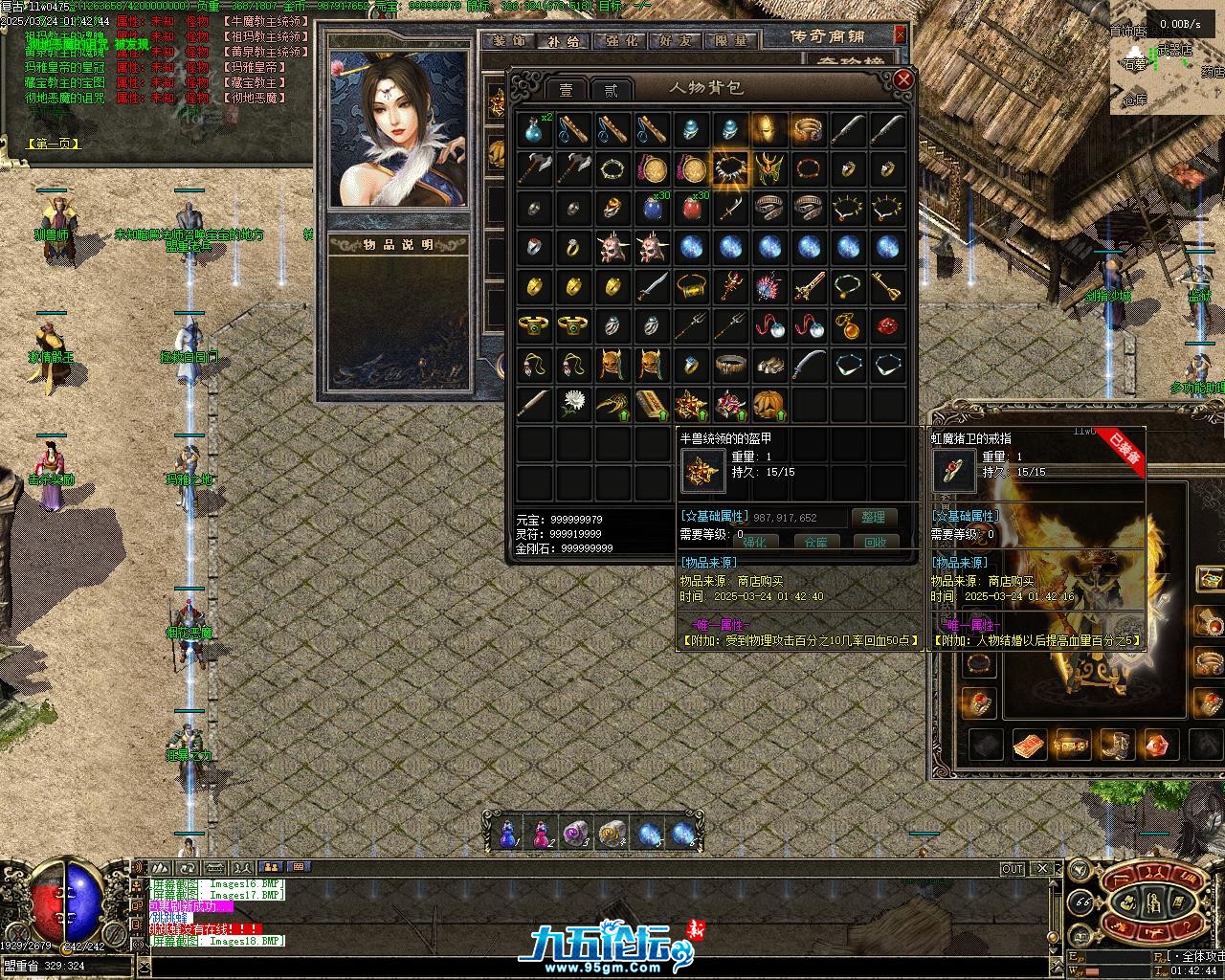Pick the golden key in the bag
The width and height of the screenshot is (1225, 980).
pos(886,285)
